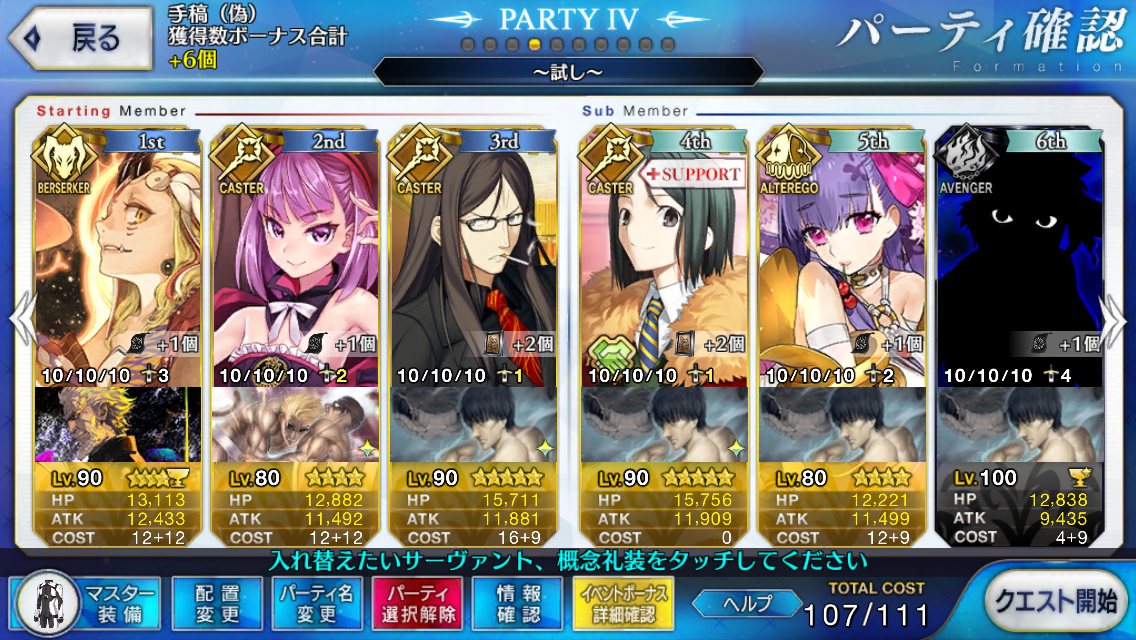Change the 6th servant's craft essence
This screenshot has height=640, width=1136.
pos(1017,424)
